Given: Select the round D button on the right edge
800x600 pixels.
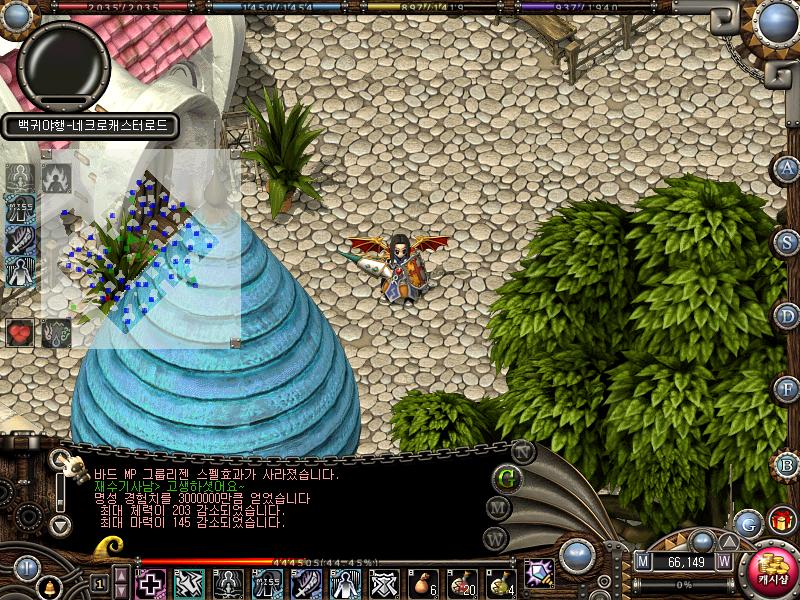Looking at the screenshot, I should pyautogui.click(x=788, y=316).
